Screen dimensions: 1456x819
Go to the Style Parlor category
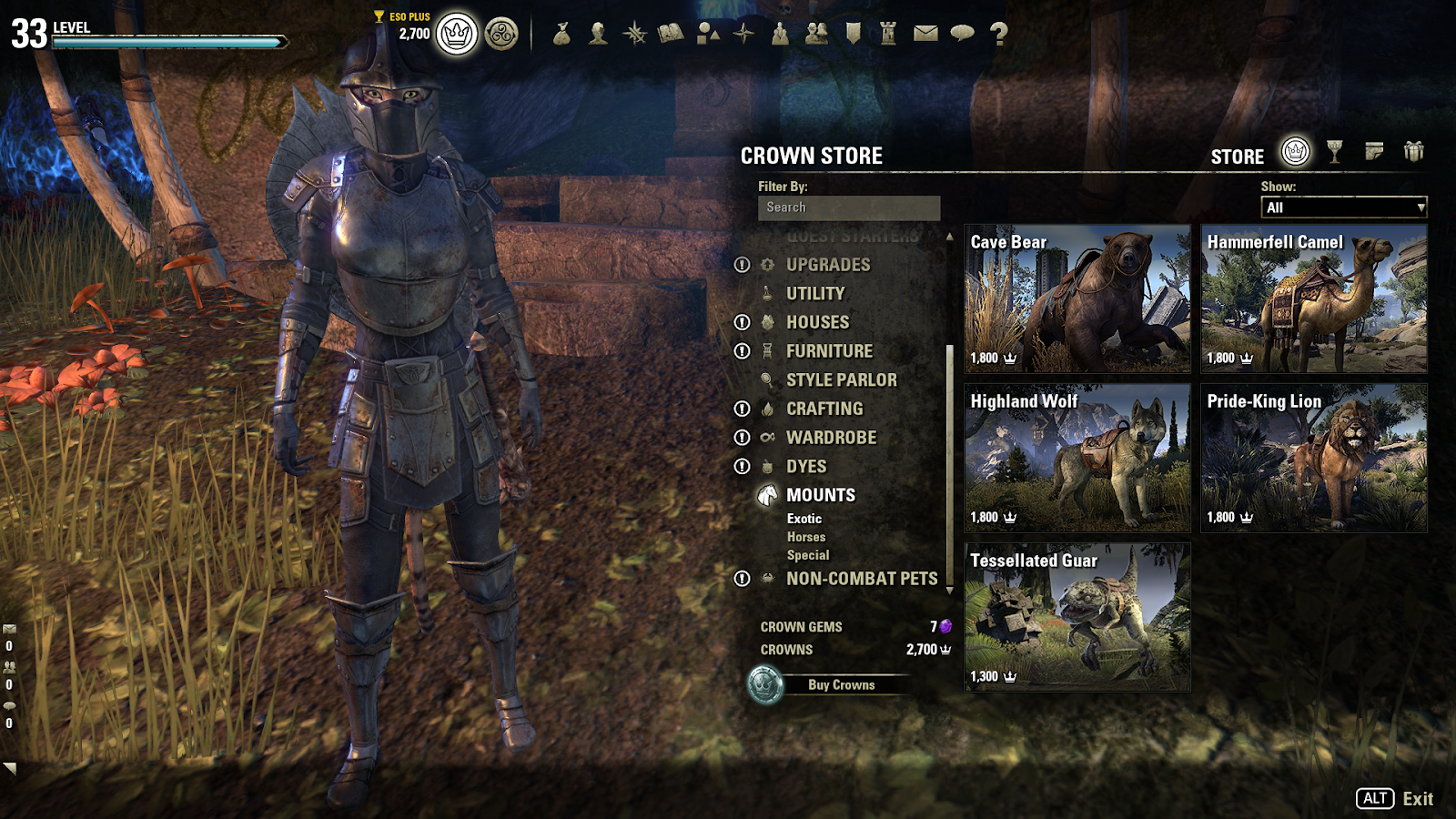[841, 380]
